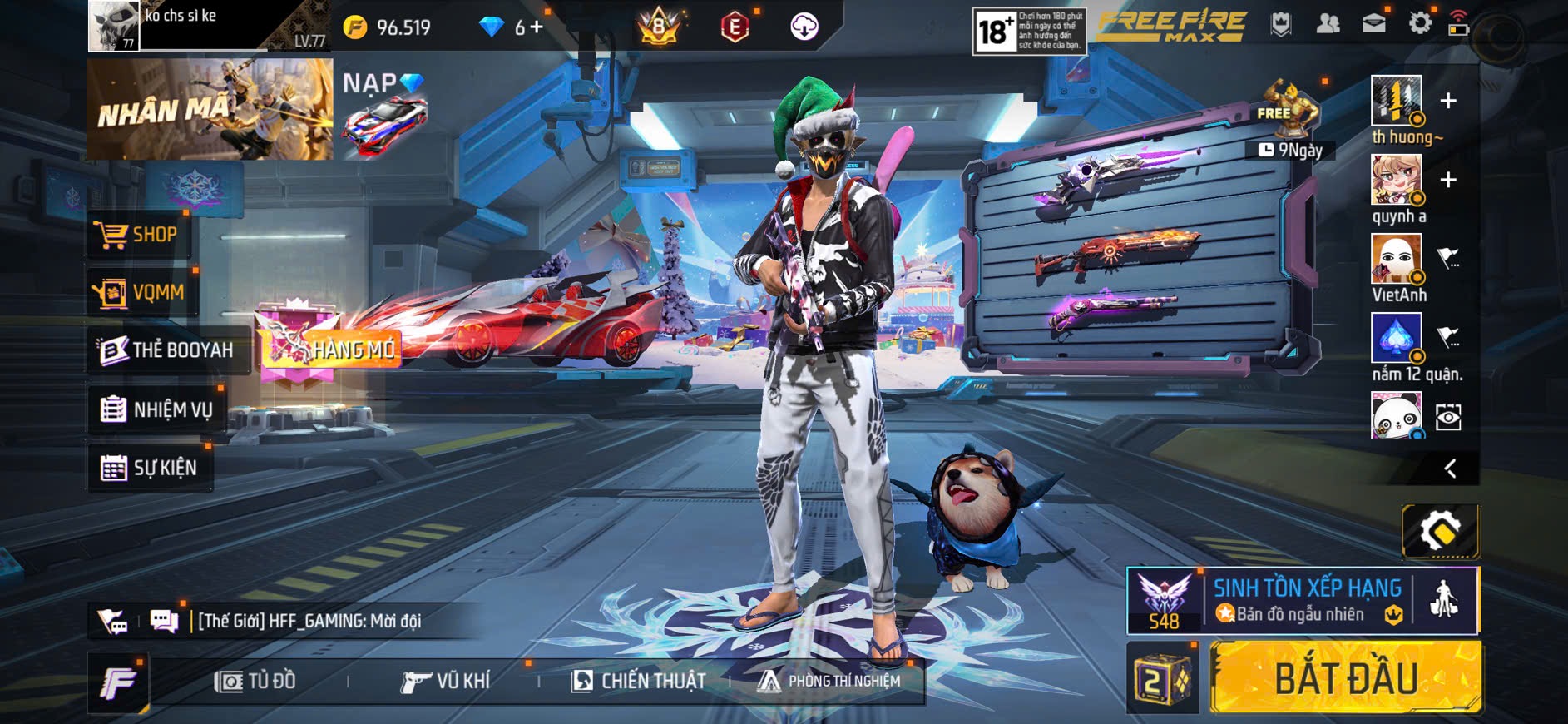Open the SHOP menu
This screenshot has width=1568, height=724.
pyautogui.click(x=138, y=235)
